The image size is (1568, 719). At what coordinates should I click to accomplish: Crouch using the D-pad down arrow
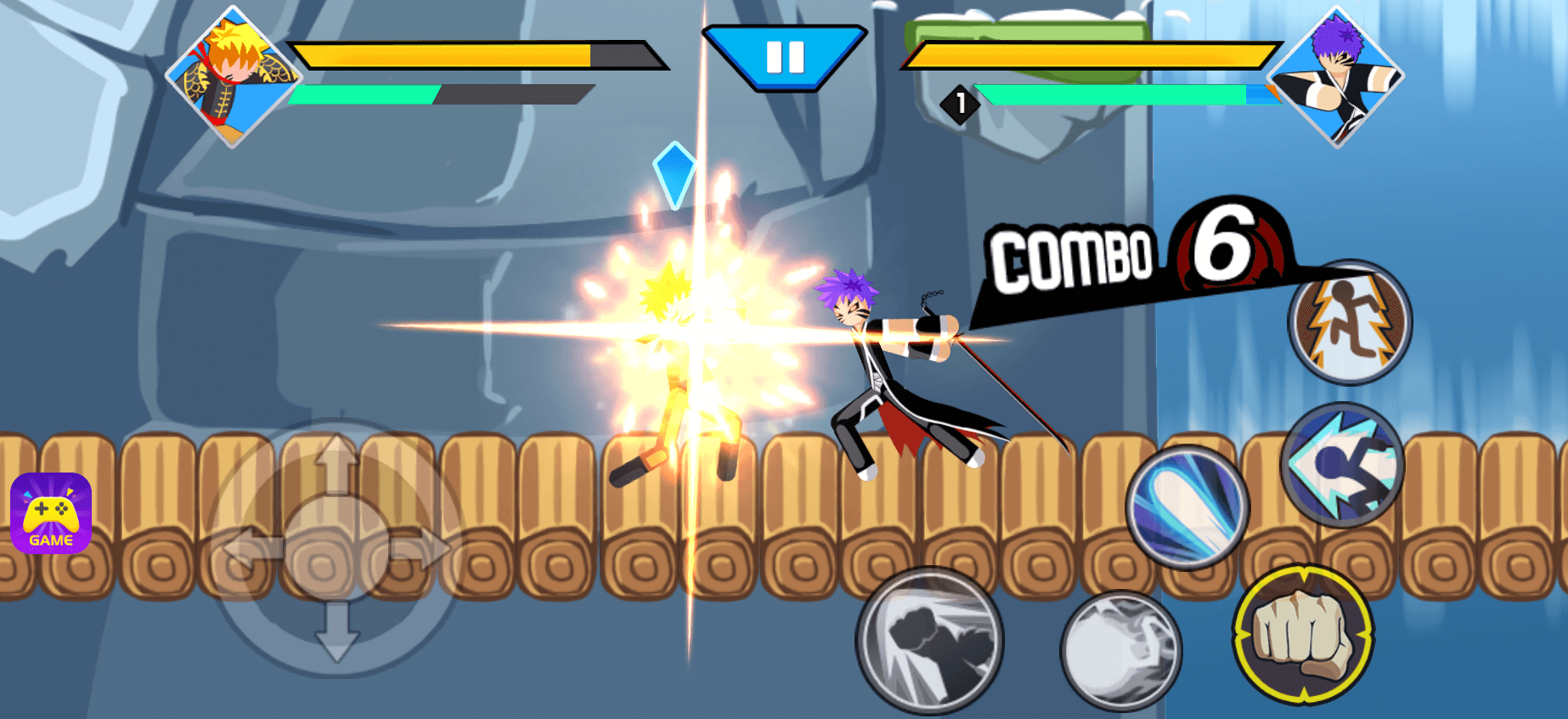[336, 636]
